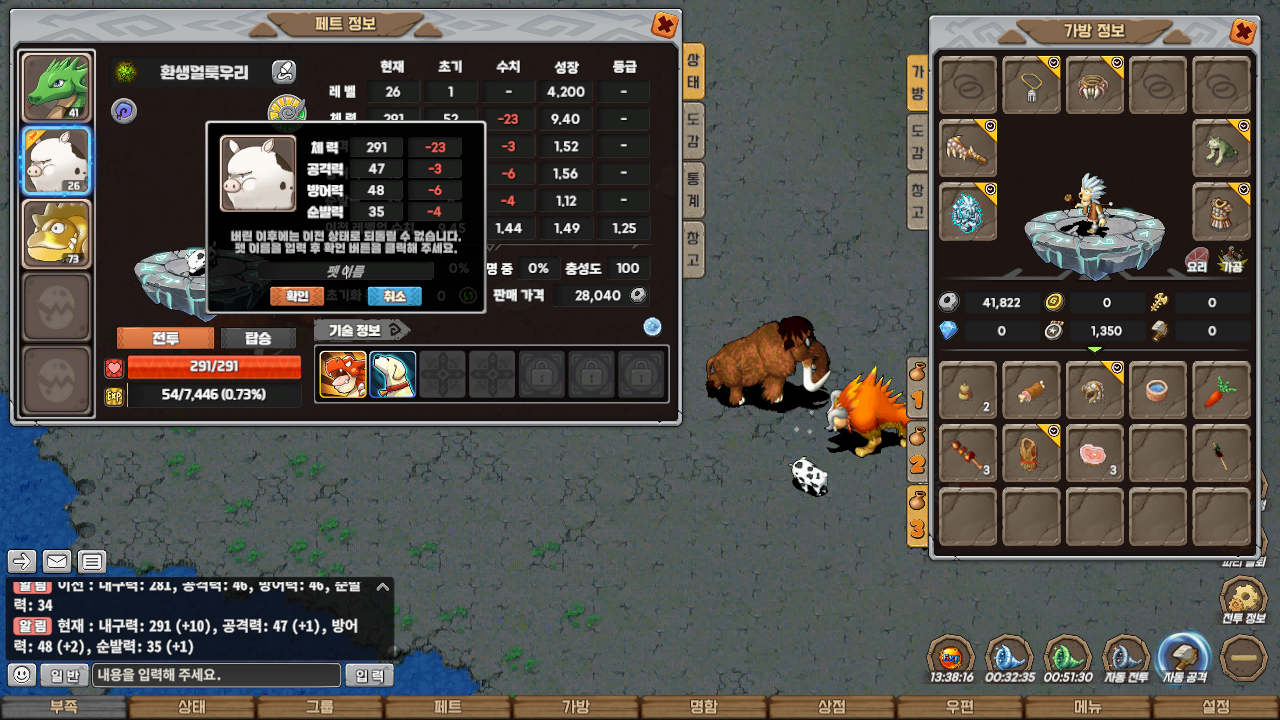Select the yellow level 73 pet portrait
Image resolution: width=1280 pixels, height=720 pixels.
point(57,234)
